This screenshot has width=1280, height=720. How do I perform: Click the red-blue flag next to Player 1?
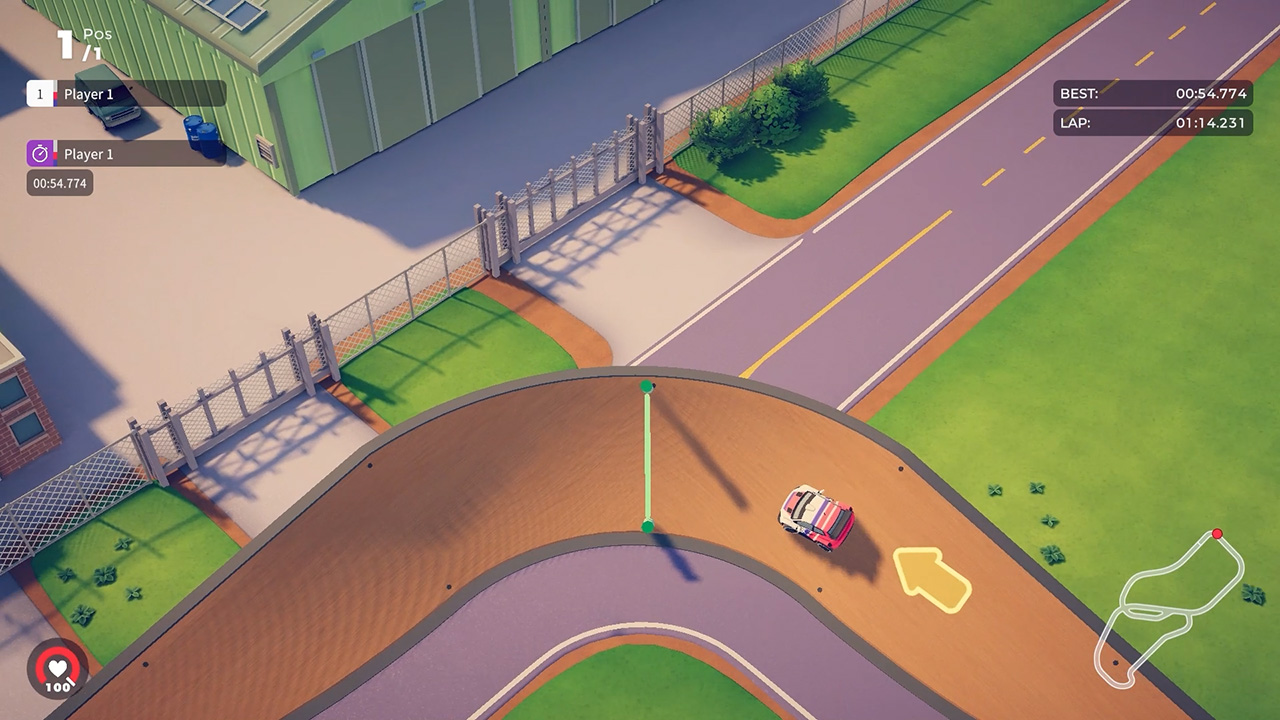(57, 93)
